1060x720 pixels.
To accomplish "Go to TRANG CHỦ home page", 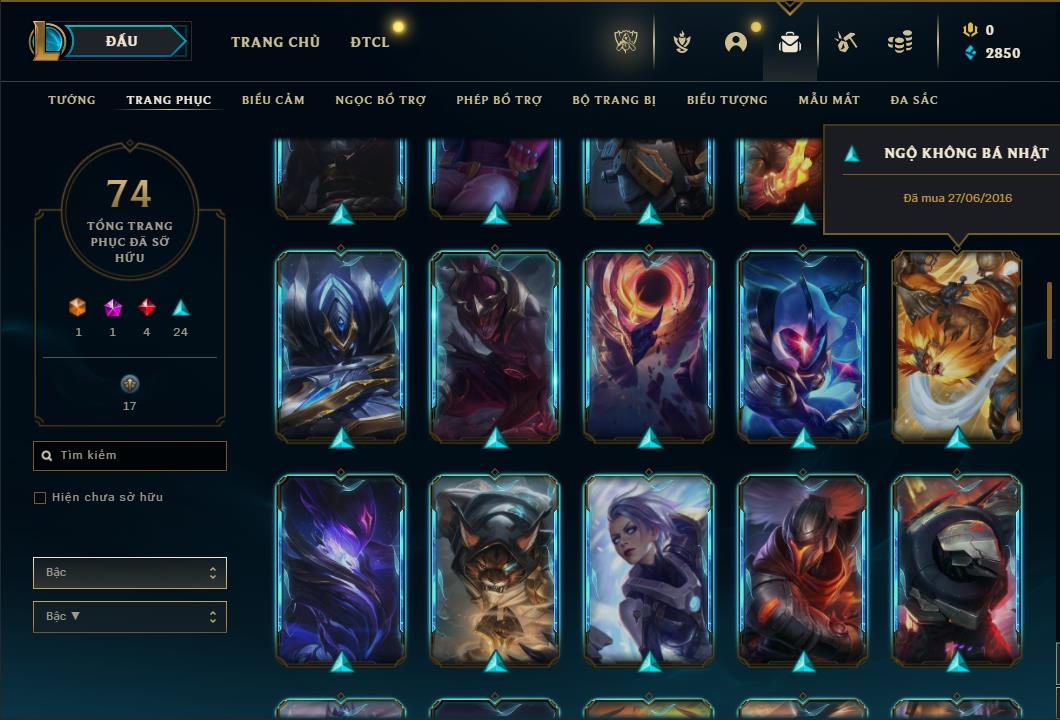I will click(x=275, y=42).
